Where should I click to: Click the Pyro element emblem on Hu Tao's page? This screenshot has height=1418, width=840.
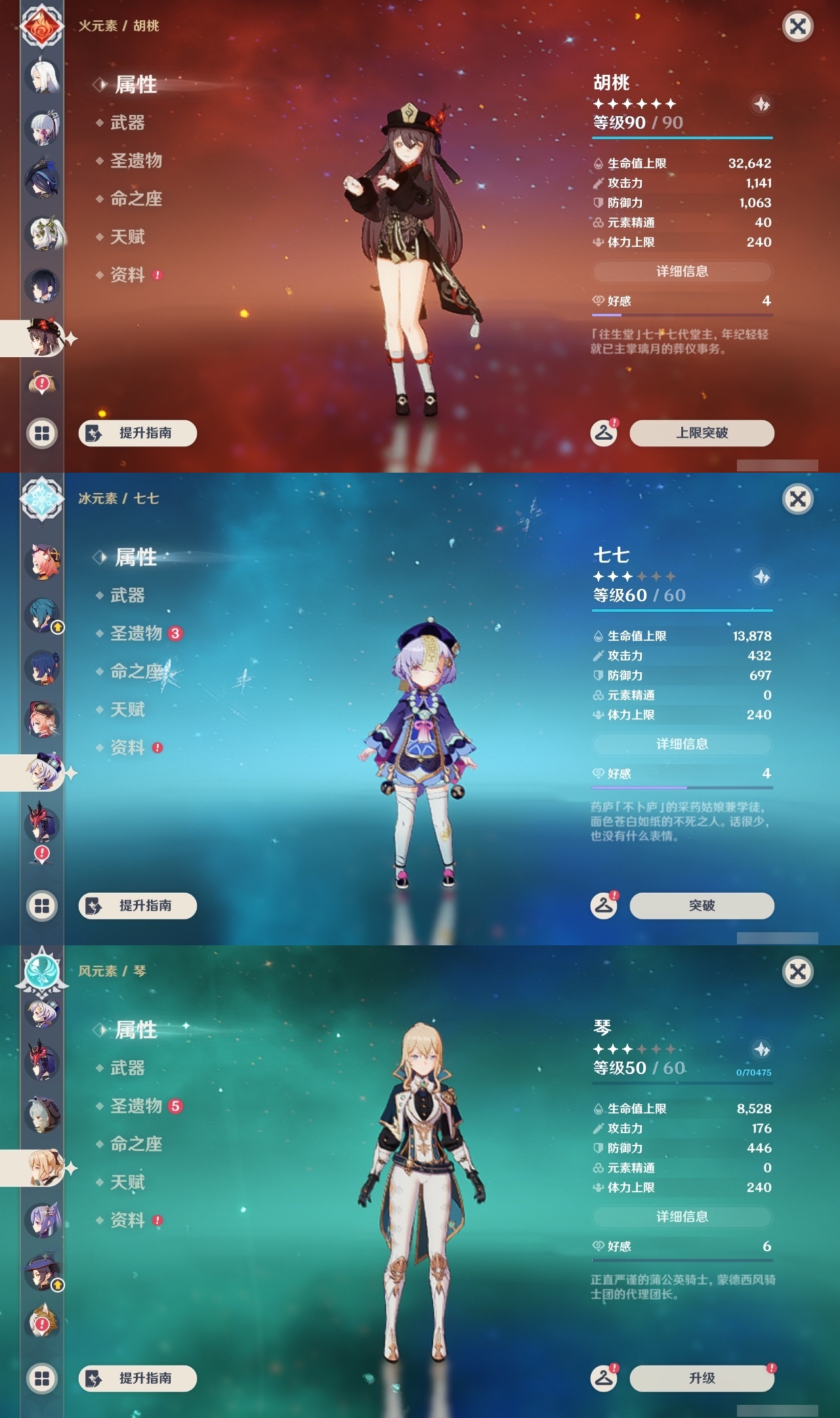(41, 26)
